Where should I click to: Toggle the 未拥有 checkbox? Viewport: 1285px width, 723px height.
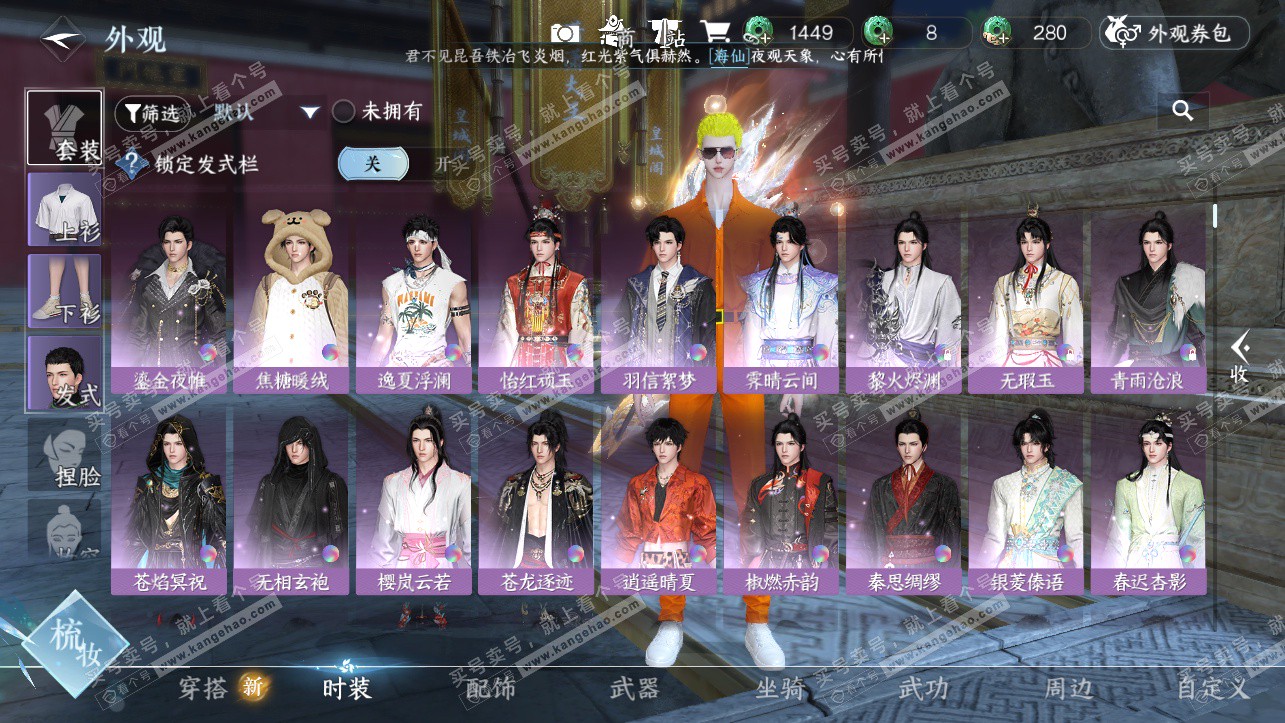[x=344, y=112]
